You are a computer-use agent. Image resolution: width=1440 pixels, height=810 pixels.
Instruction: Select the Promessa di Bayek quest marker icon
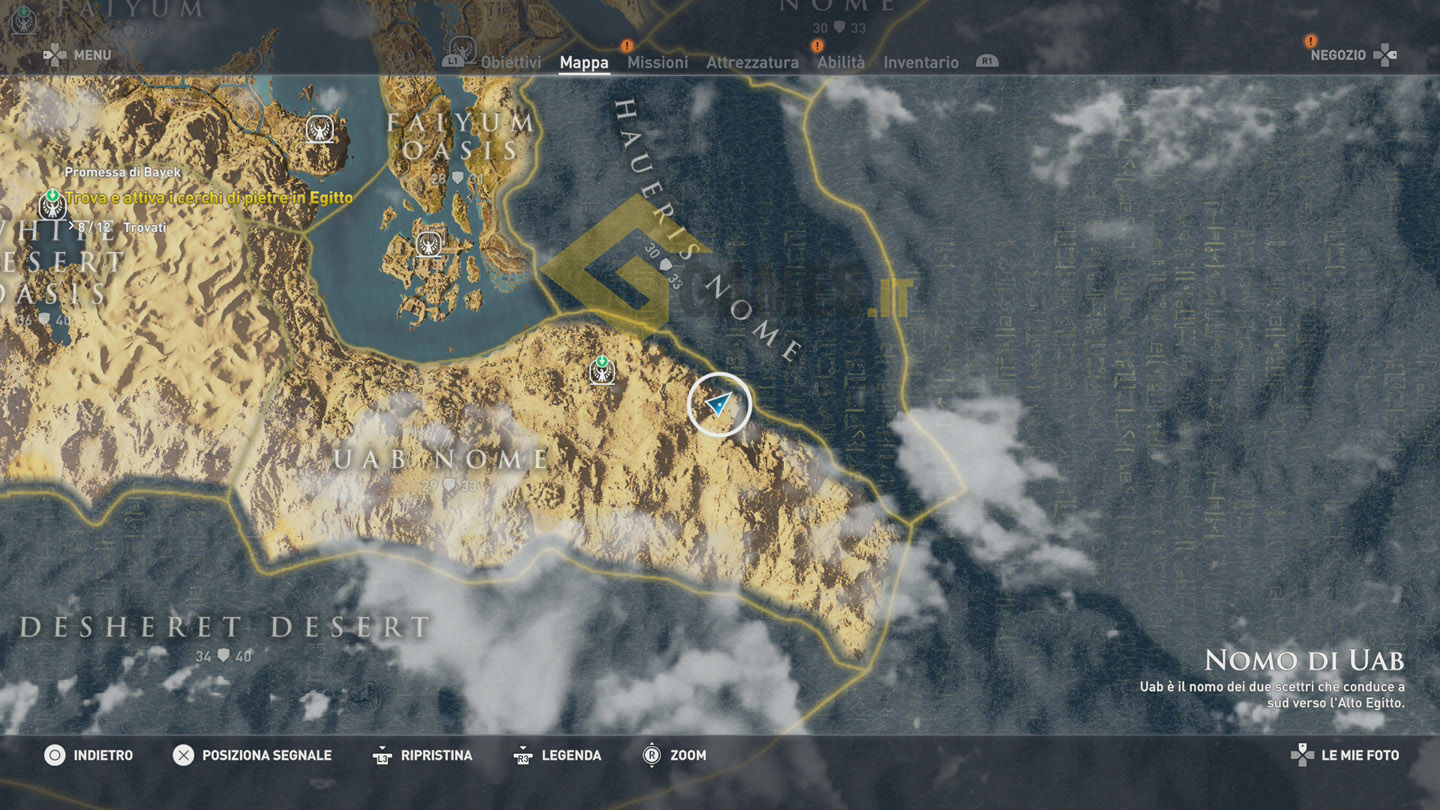(52, 206)
